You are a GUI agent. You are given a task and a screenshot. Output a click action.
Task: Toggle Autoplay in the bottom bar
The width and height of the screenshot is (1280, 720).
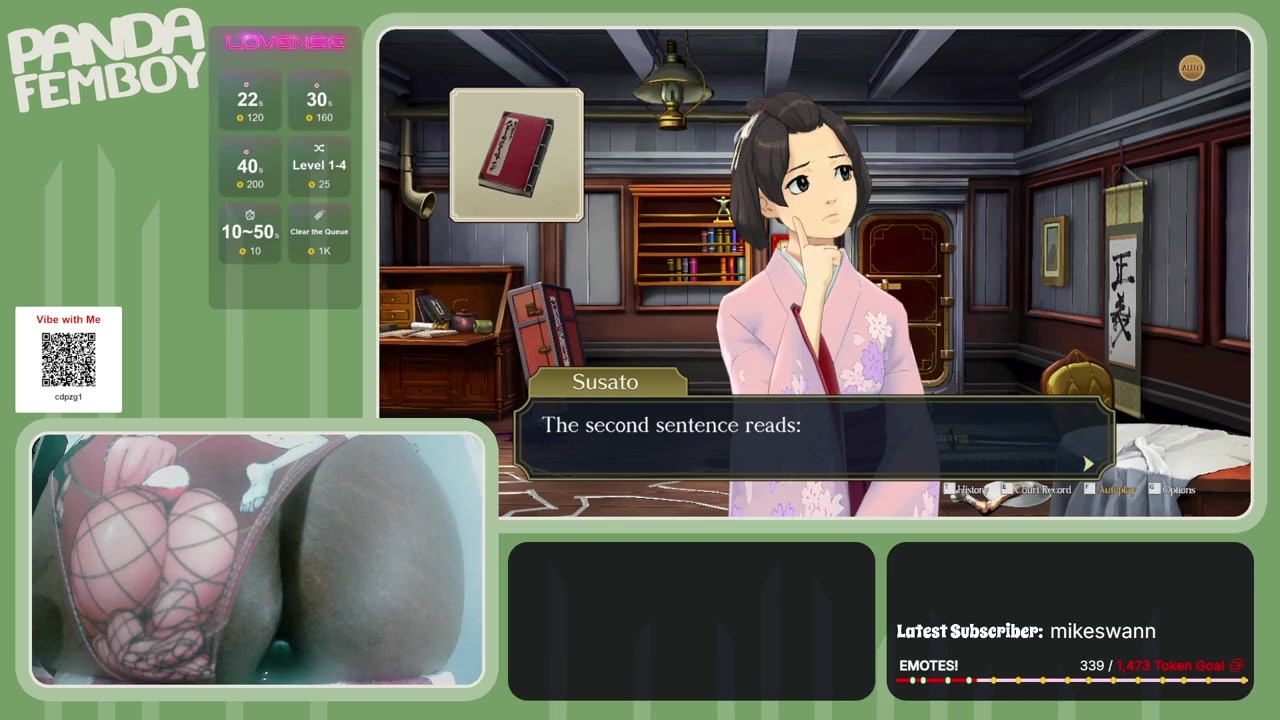[x=1115, y=490]
